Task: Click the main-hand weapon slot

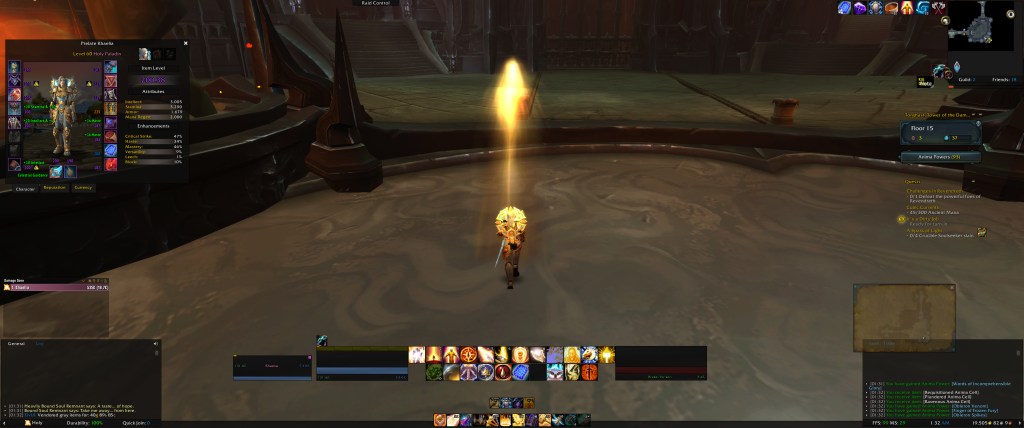Action: (x=57, y=172)
